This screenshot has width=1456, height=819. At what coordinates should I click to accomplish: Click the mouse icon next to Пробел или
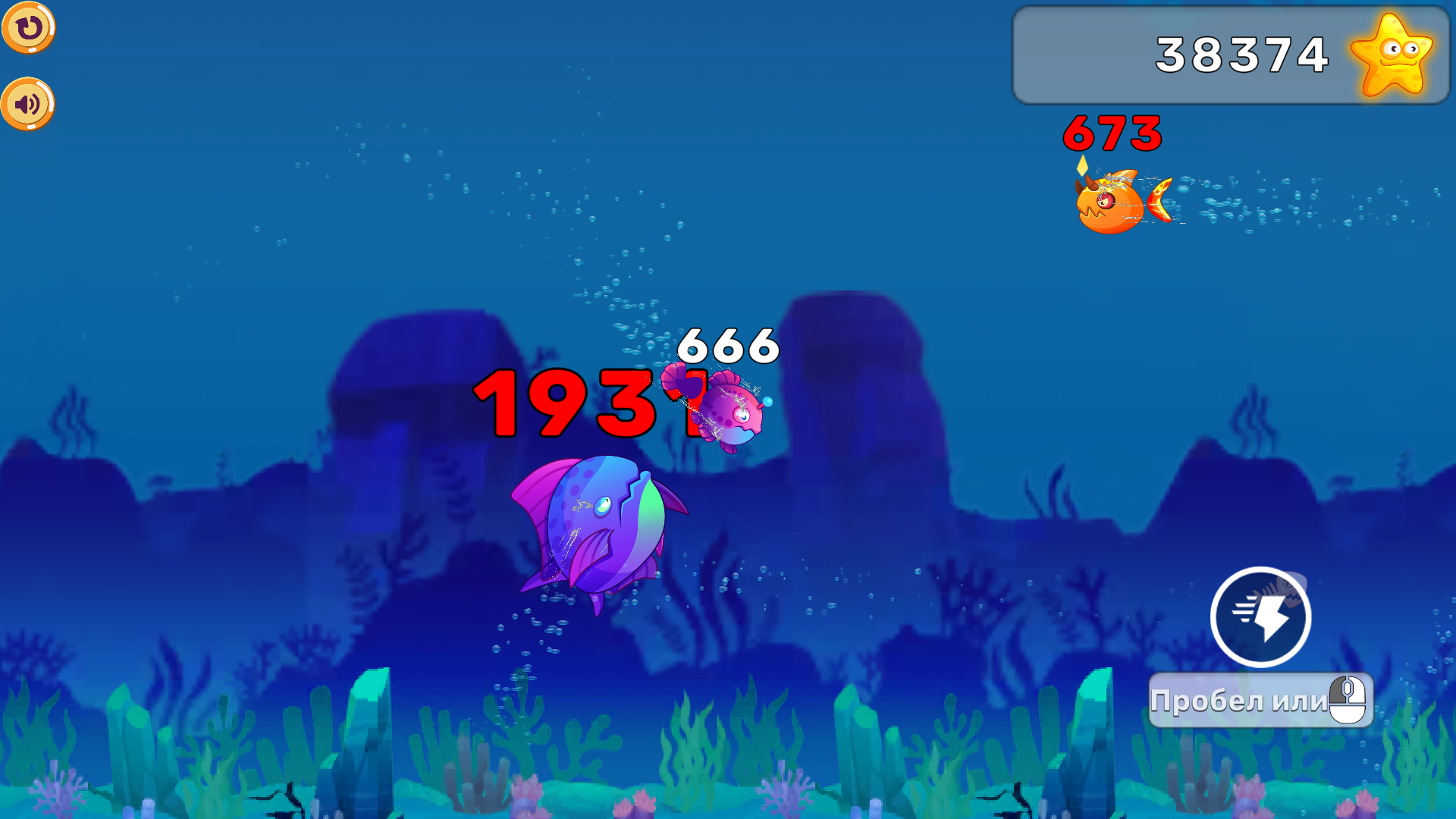point(1349,699)
